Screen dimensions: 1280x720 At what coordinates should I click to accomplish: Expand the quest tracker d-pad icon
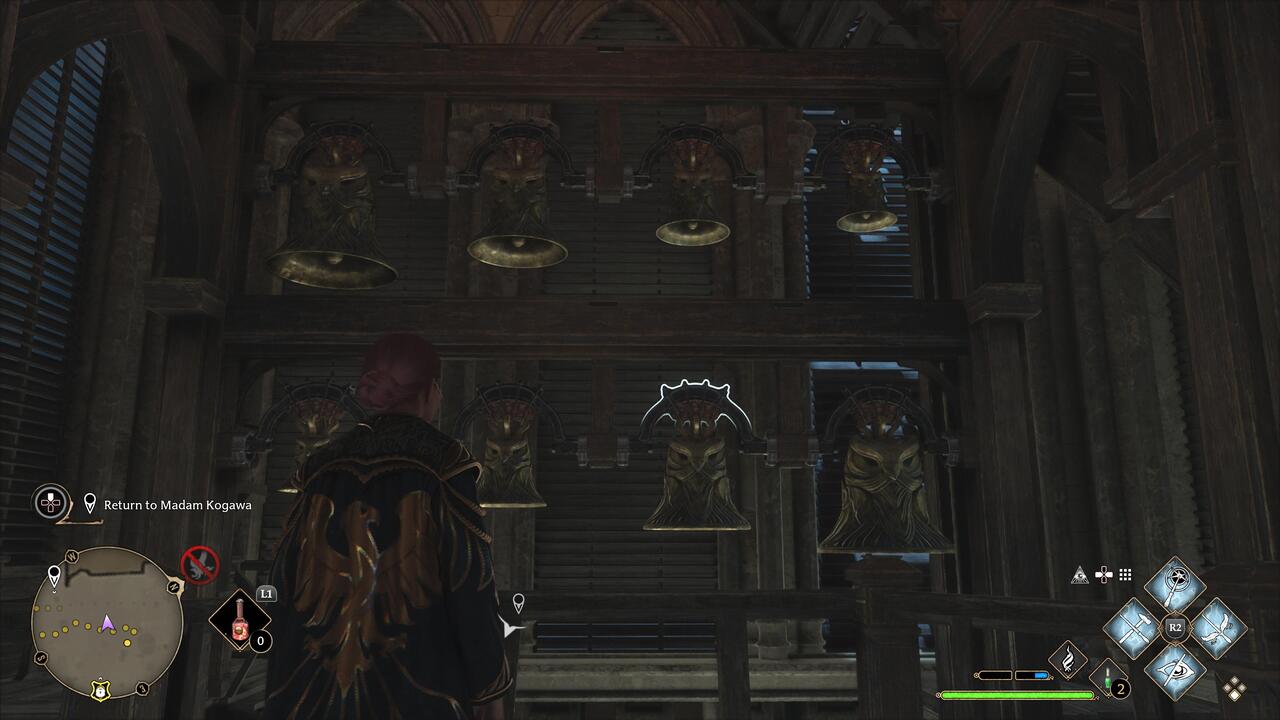click(50, 503)
